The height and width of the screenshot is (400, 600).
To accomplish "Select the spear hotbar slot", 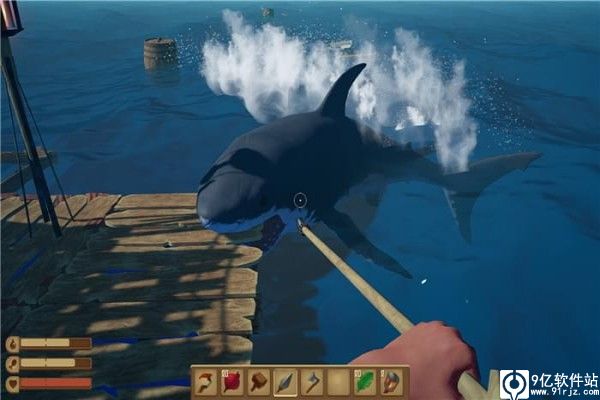I will pos(286,382).
